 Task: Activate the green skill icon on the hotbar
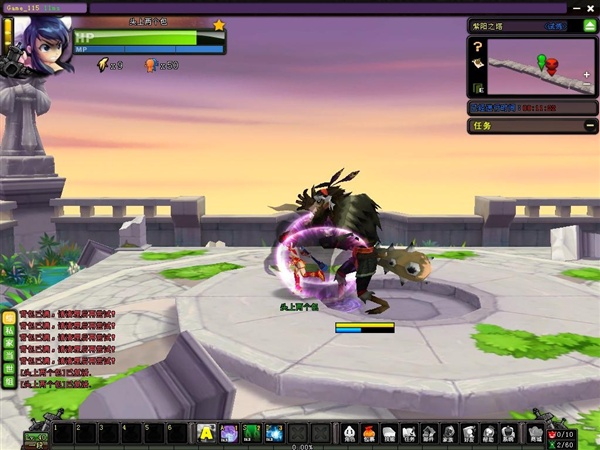[252, 433]
